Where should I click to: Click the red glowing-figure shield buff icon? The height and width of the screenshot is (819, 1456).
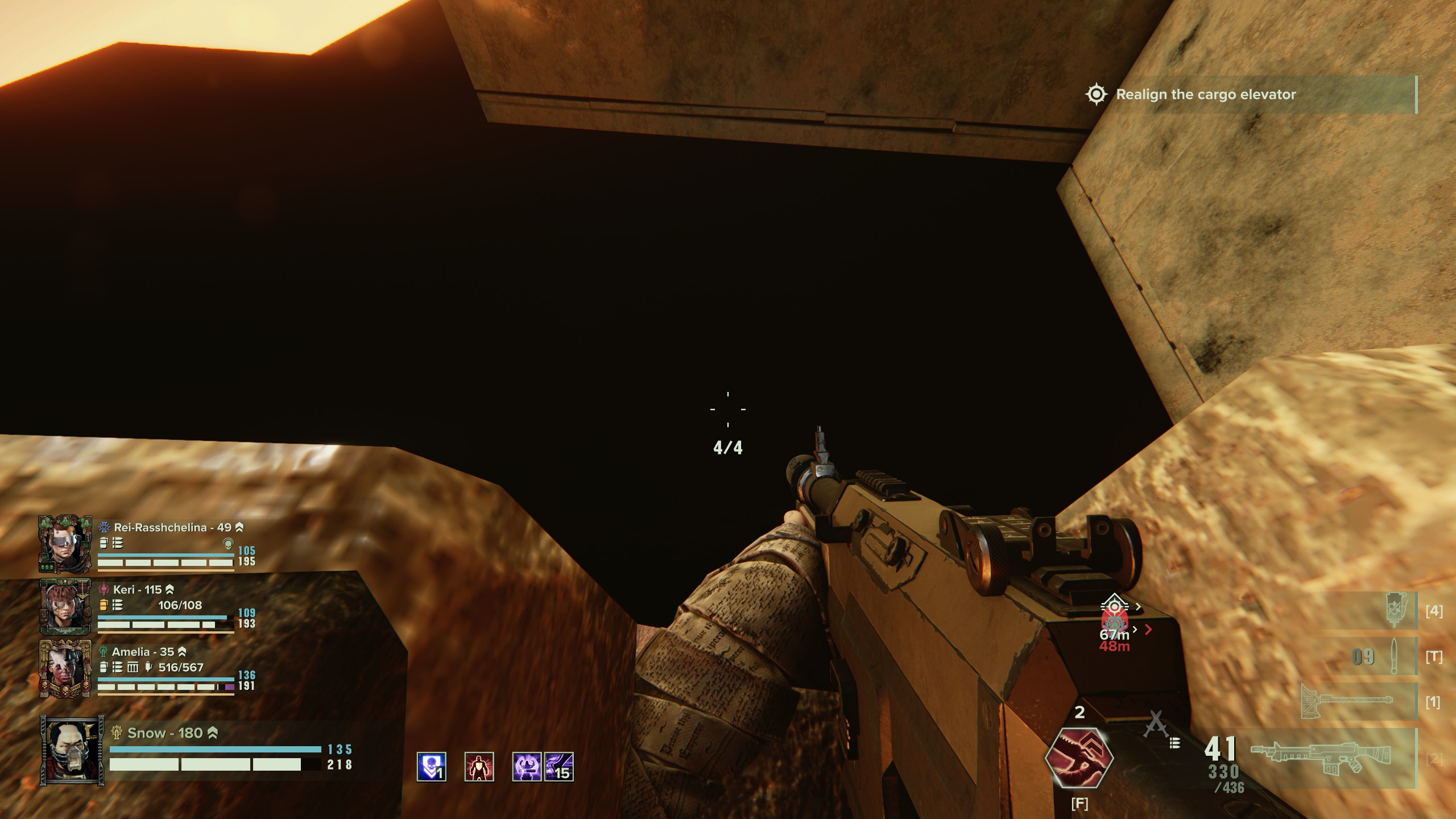(x=479, y=767)
